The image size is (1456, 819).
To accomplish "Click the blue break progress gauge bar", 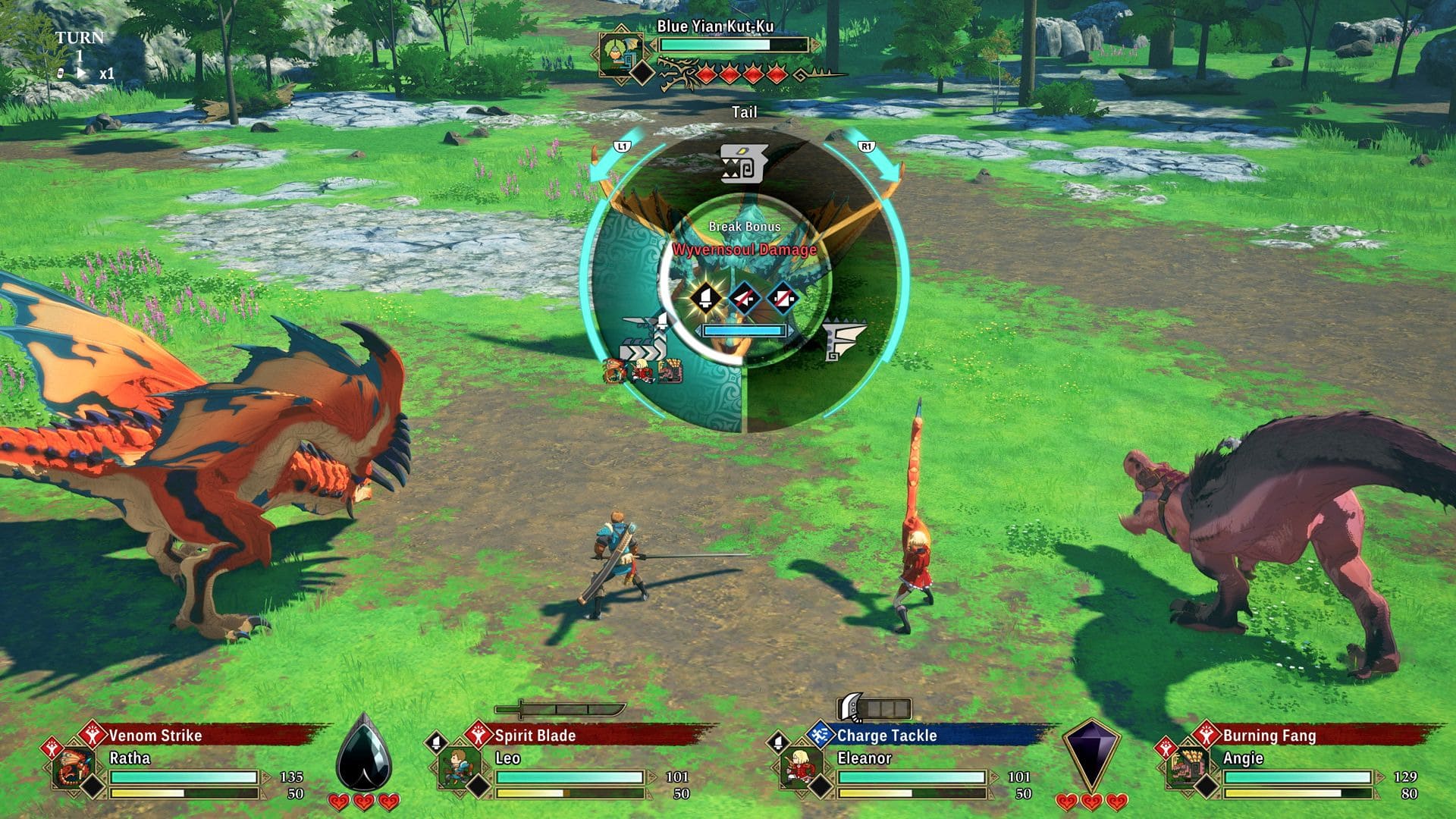I will coord(743,331).
